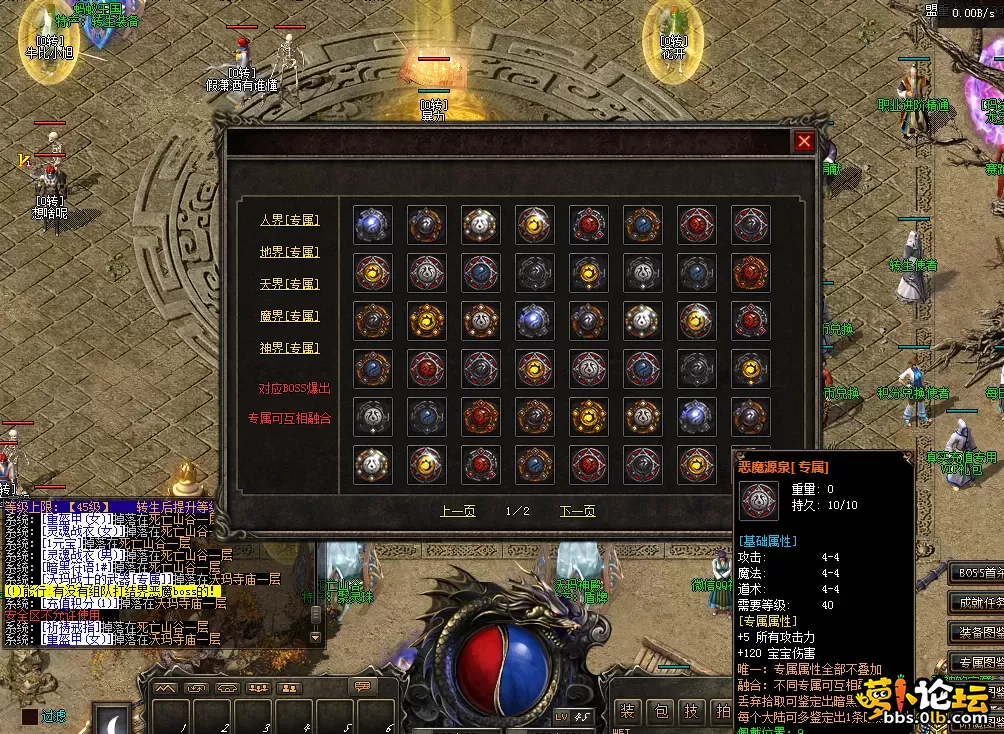Screen dimensions: 1004x734
Task: Open the 天界[专属] category
Action: coord(288,284)
